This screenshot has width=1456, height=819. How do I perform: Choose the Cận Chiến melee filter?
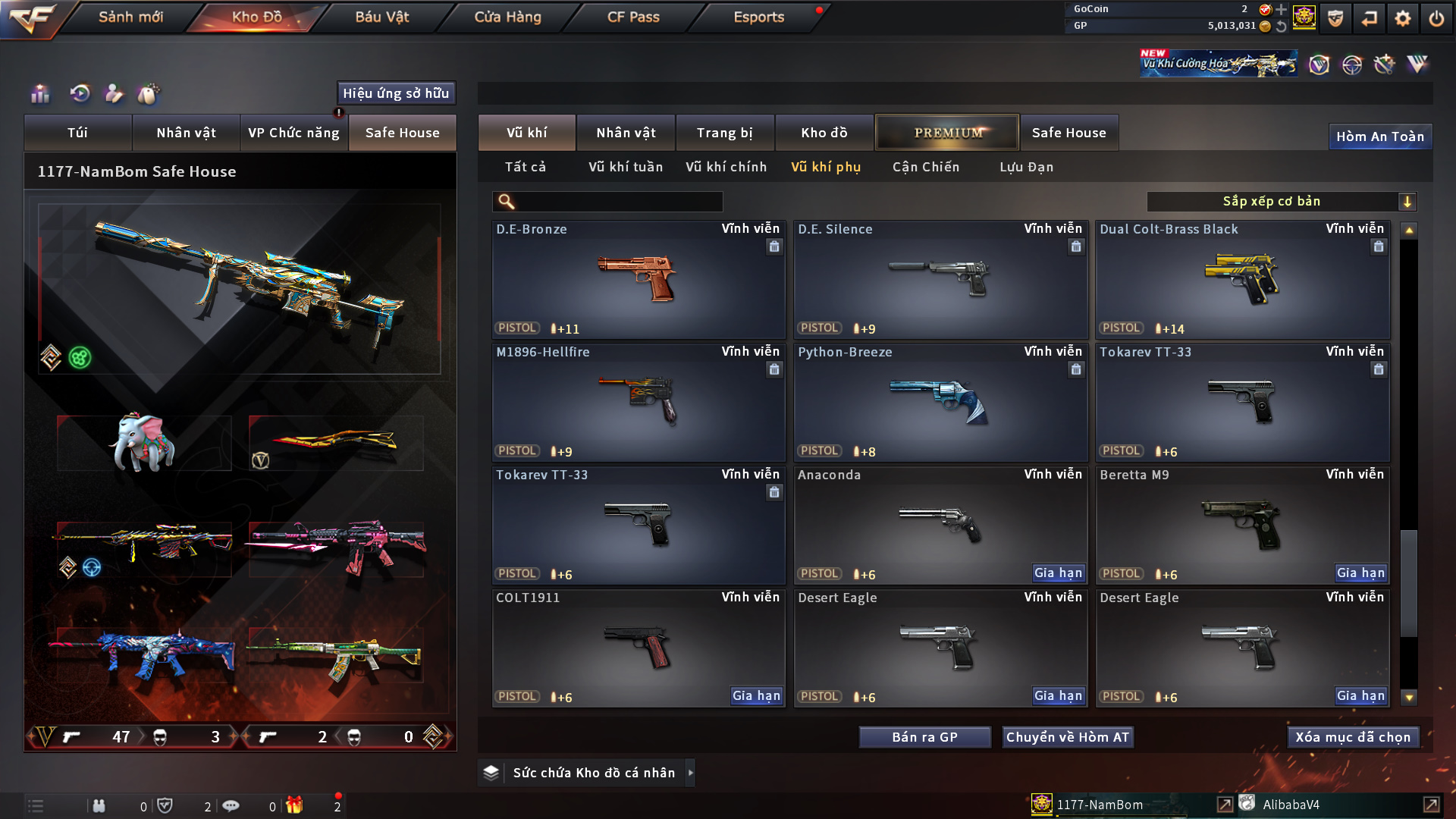point(925,167)
